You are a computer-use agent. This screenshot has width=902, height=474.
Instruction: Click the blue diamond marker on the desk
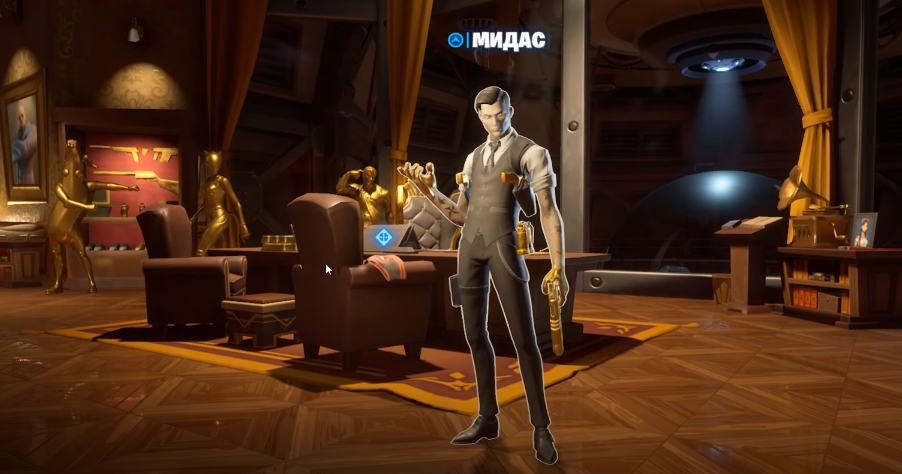click(382, 238)
